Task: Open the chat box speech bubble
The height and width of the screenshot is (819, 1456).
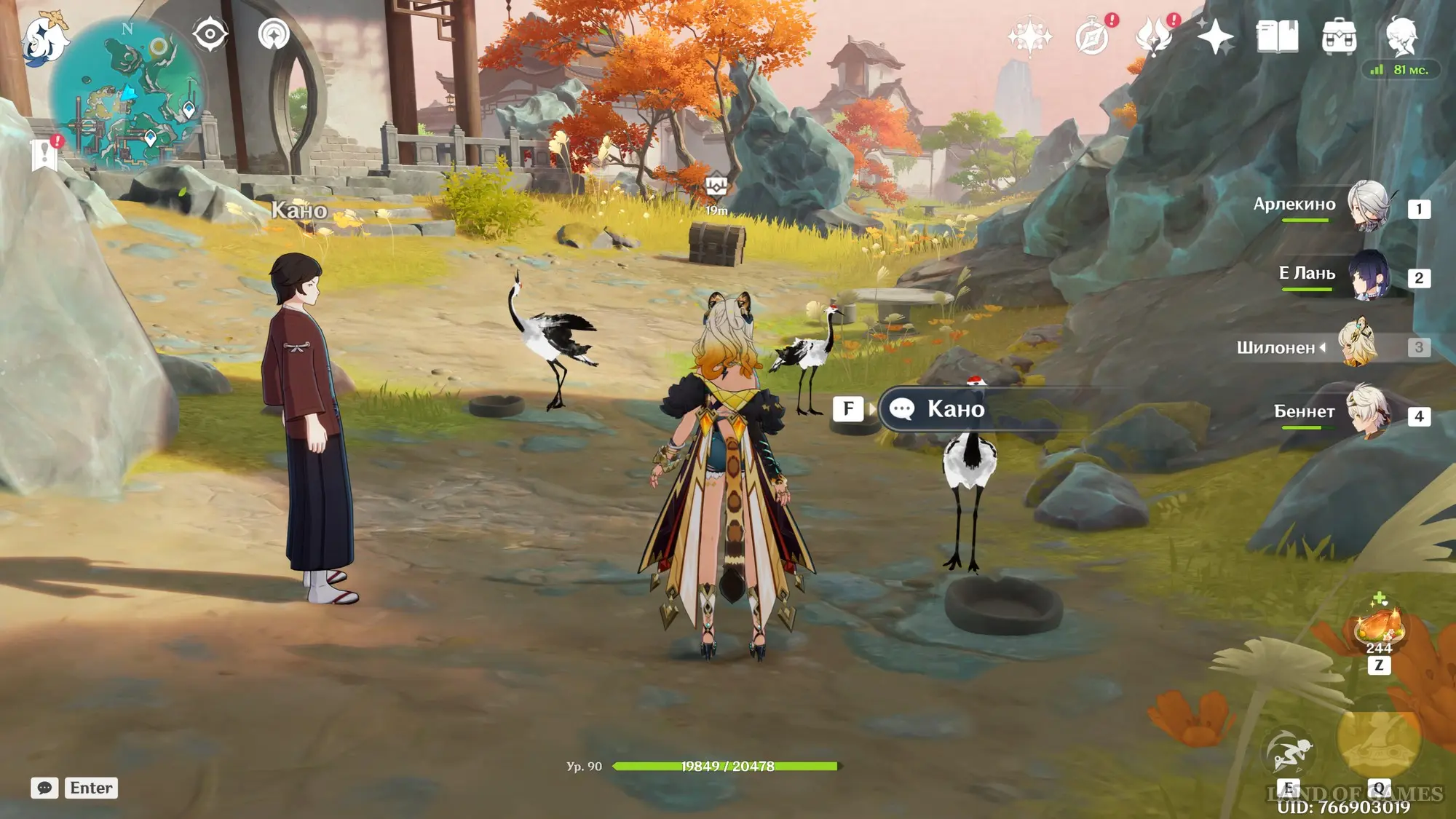Action: tap(44, 788)
